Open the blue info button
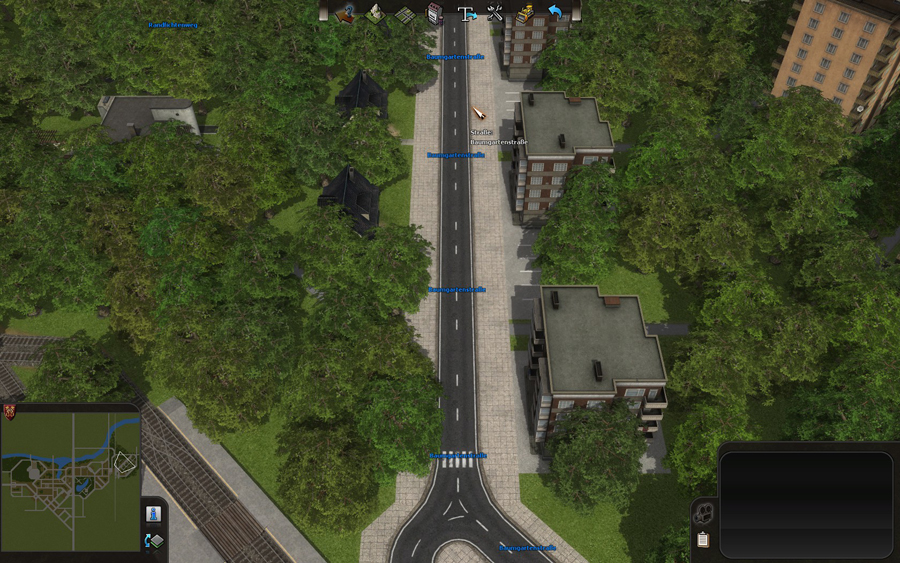The width and height of the screenshot is (900, 563). pyautogui.click(x=154, y=514)
